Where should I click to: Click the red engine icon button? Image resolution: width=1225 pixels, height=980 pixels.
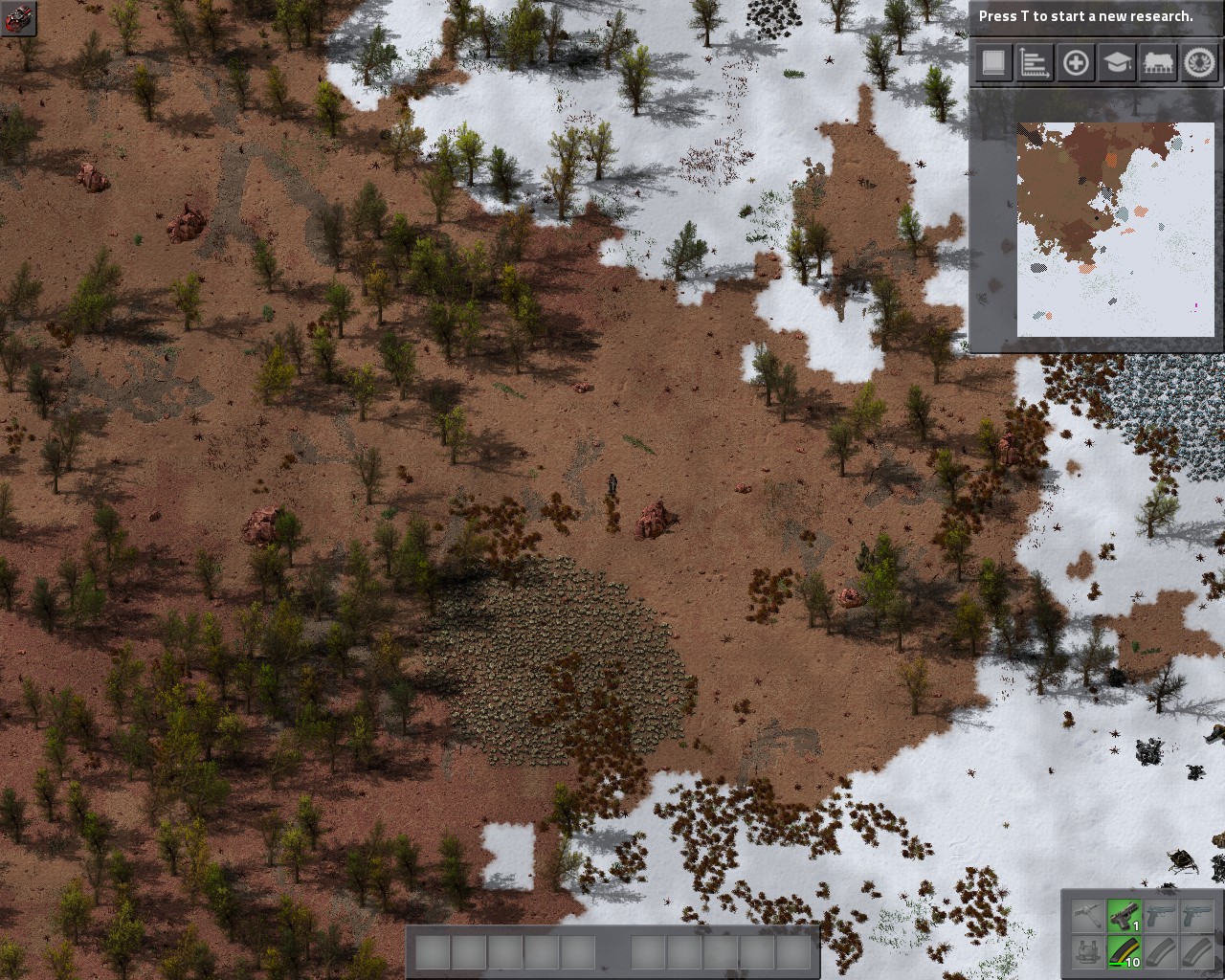pos(18,18)
